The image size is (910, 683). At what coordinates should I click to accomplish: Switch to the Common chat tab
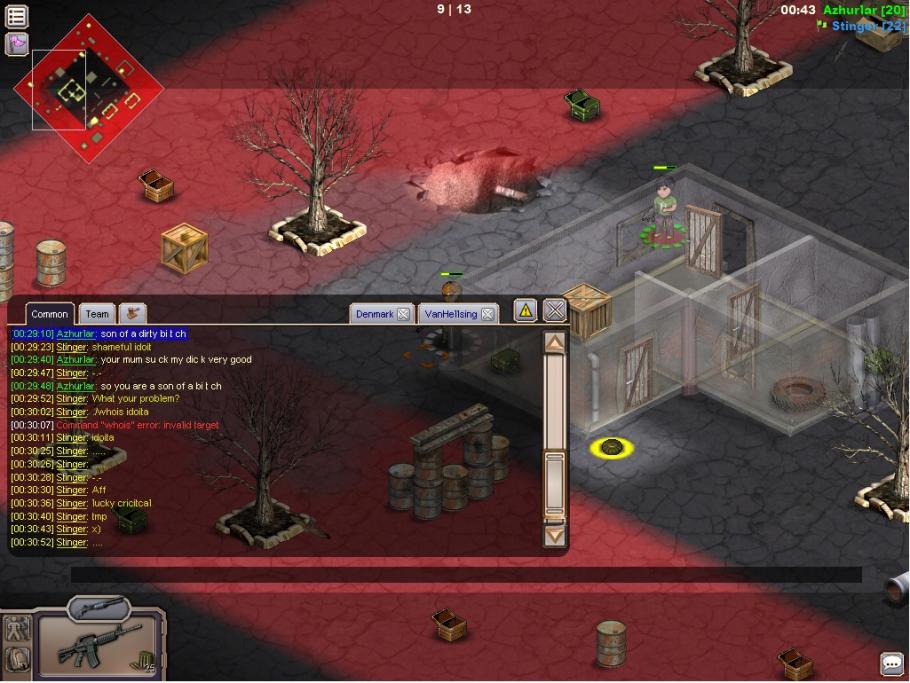point(49,314)
